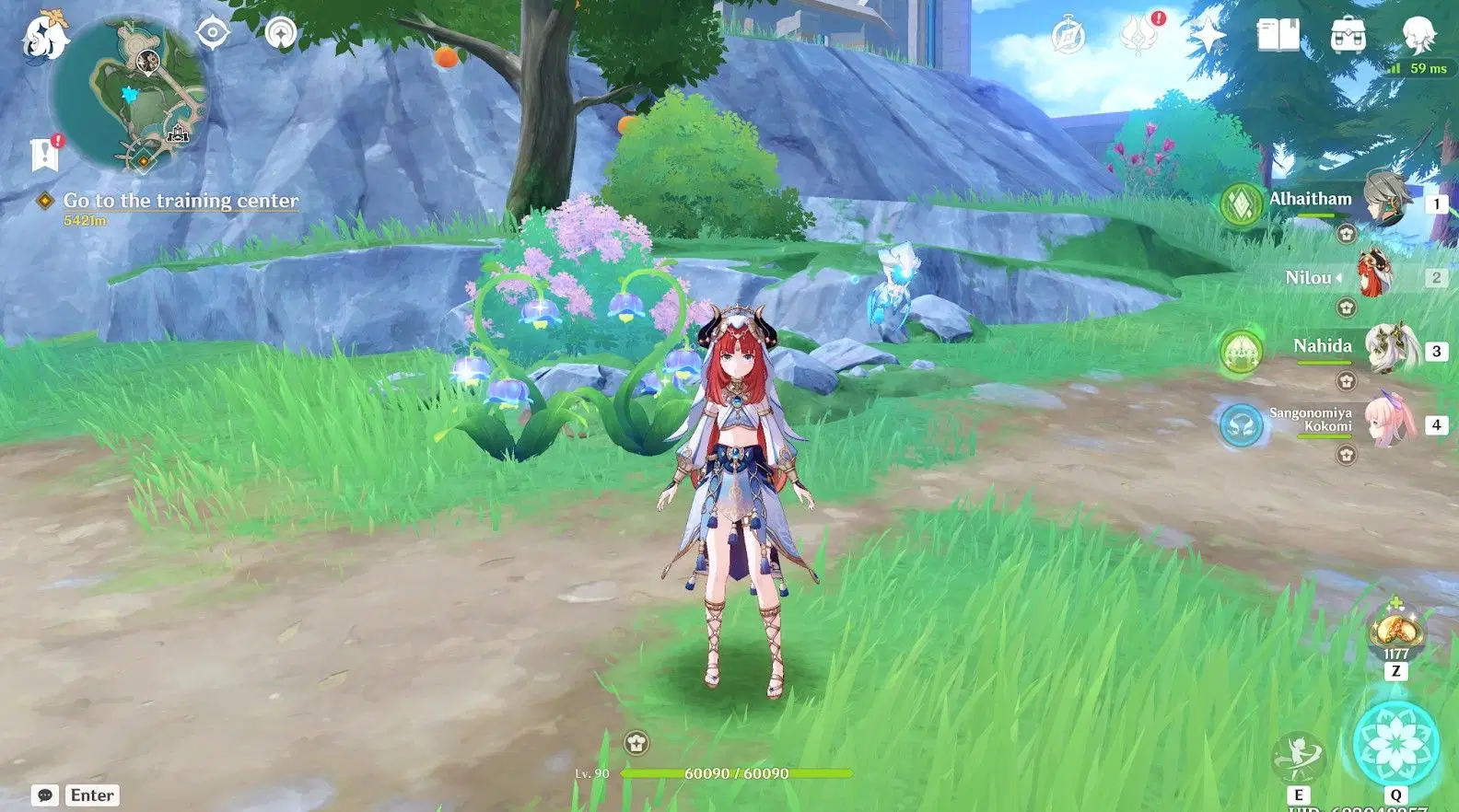Viewport: 1459px width, 812px height.
Task: Click the character HP bar showing 60090
Action: tap(727, 773)
